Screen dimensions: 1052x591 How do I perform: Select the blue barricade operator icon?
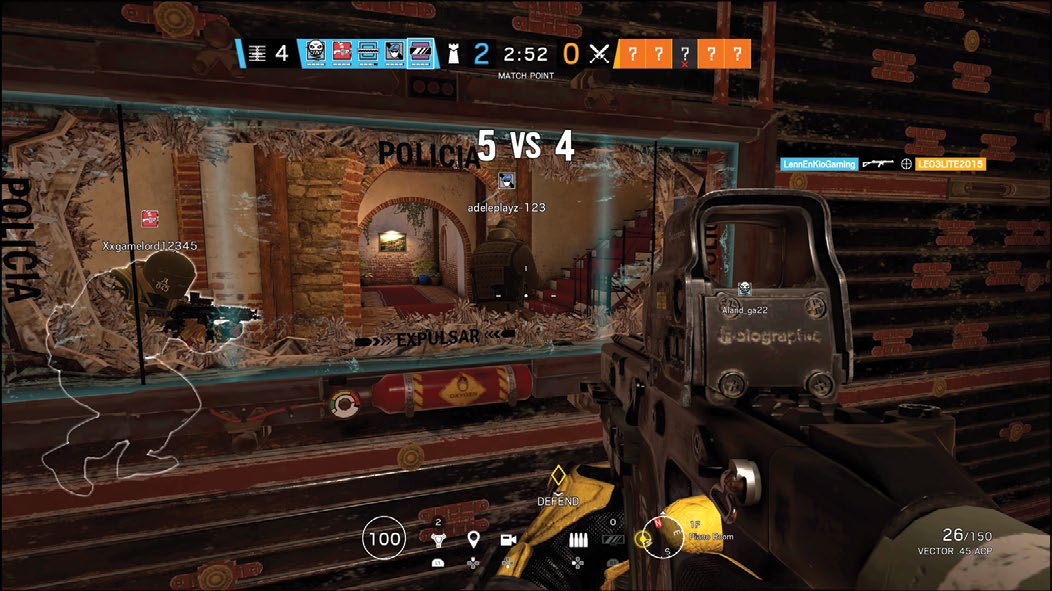pyautogui.click(x=367, y=53)
